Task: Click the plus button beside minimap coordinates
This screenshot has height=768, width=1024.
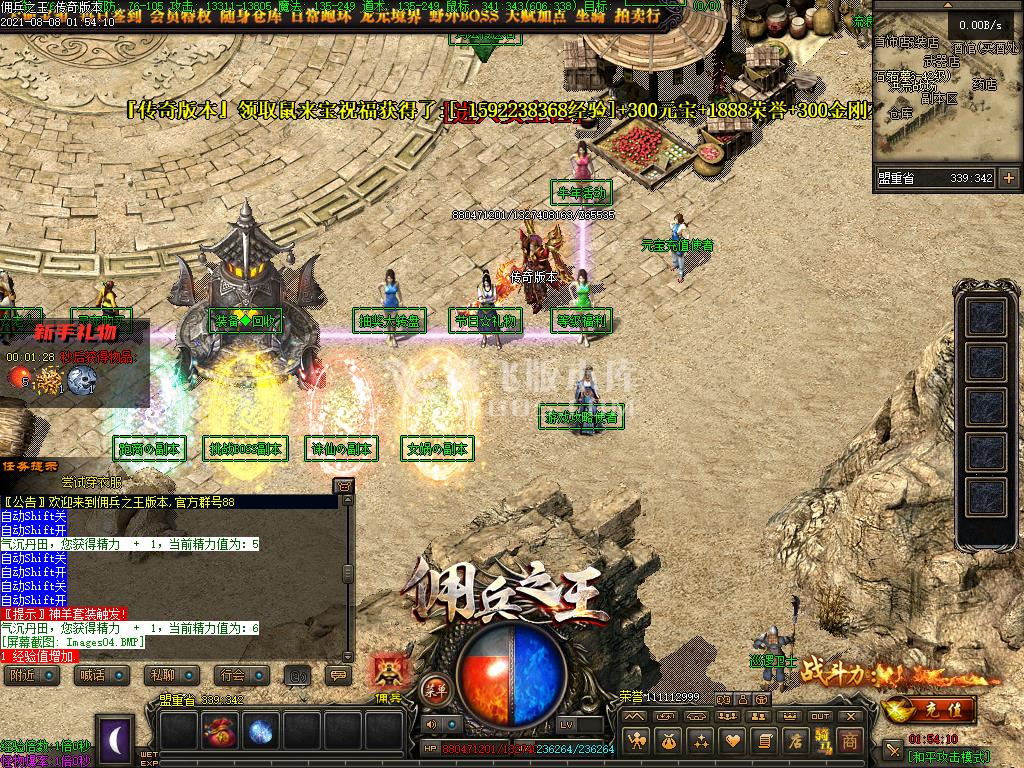Action: (x=1008, y=178)
